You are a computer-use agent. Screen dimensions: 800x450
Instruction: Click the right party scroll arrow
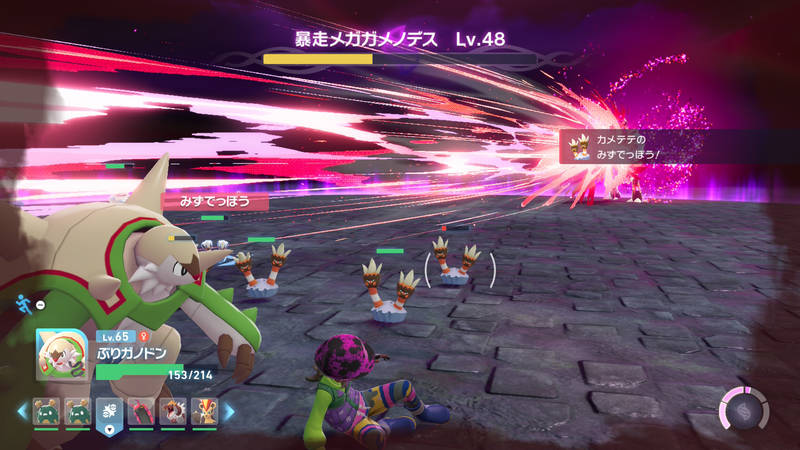pos(229,411)
